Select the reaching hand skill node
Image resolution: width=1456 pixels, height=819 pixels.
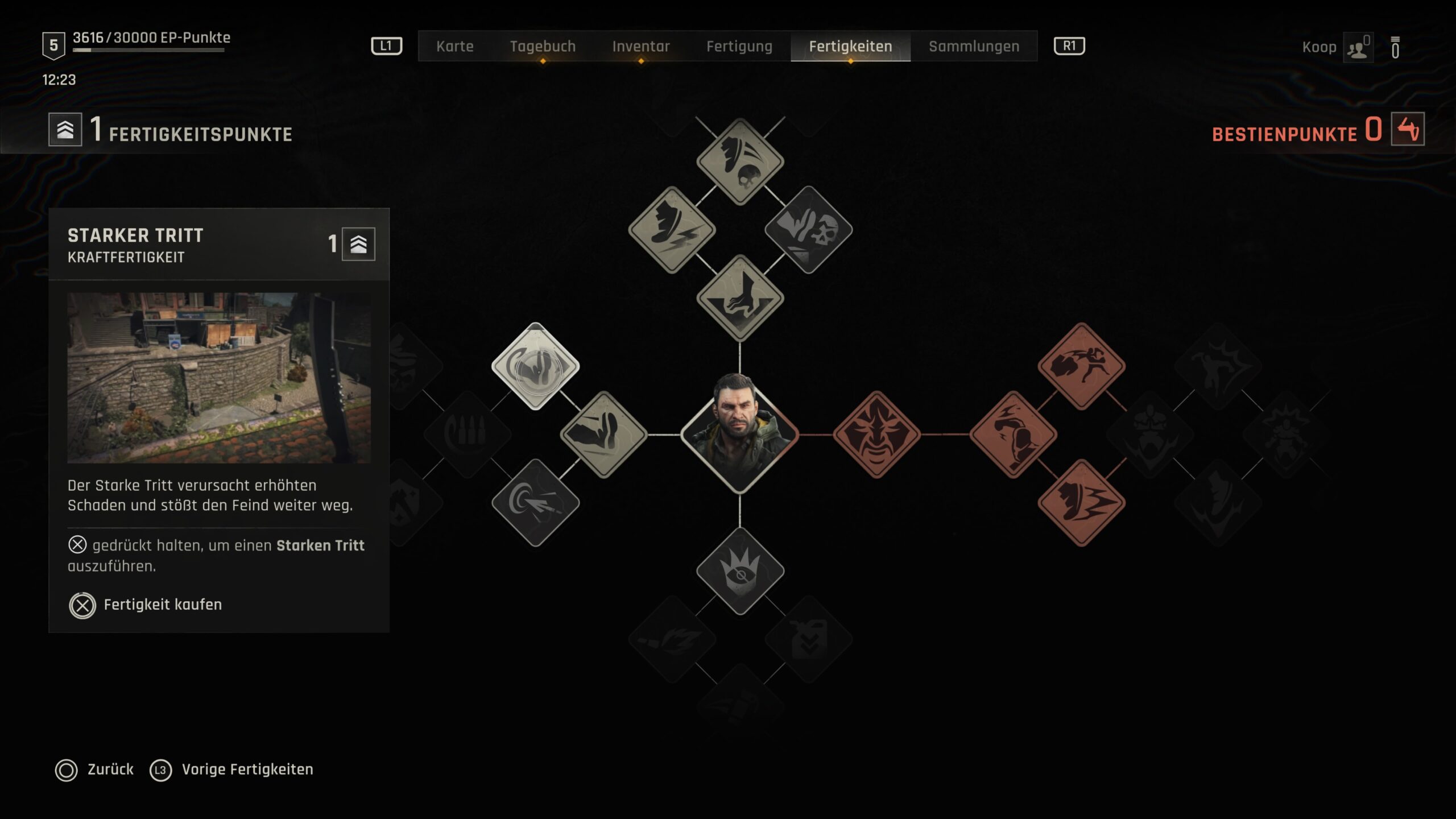740,298
